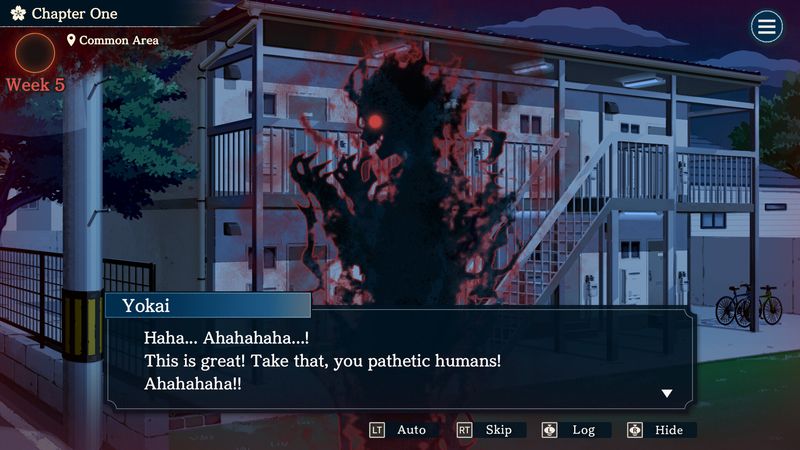Hide the dialogue box
The image size is (800, 450).
[657, 430]
